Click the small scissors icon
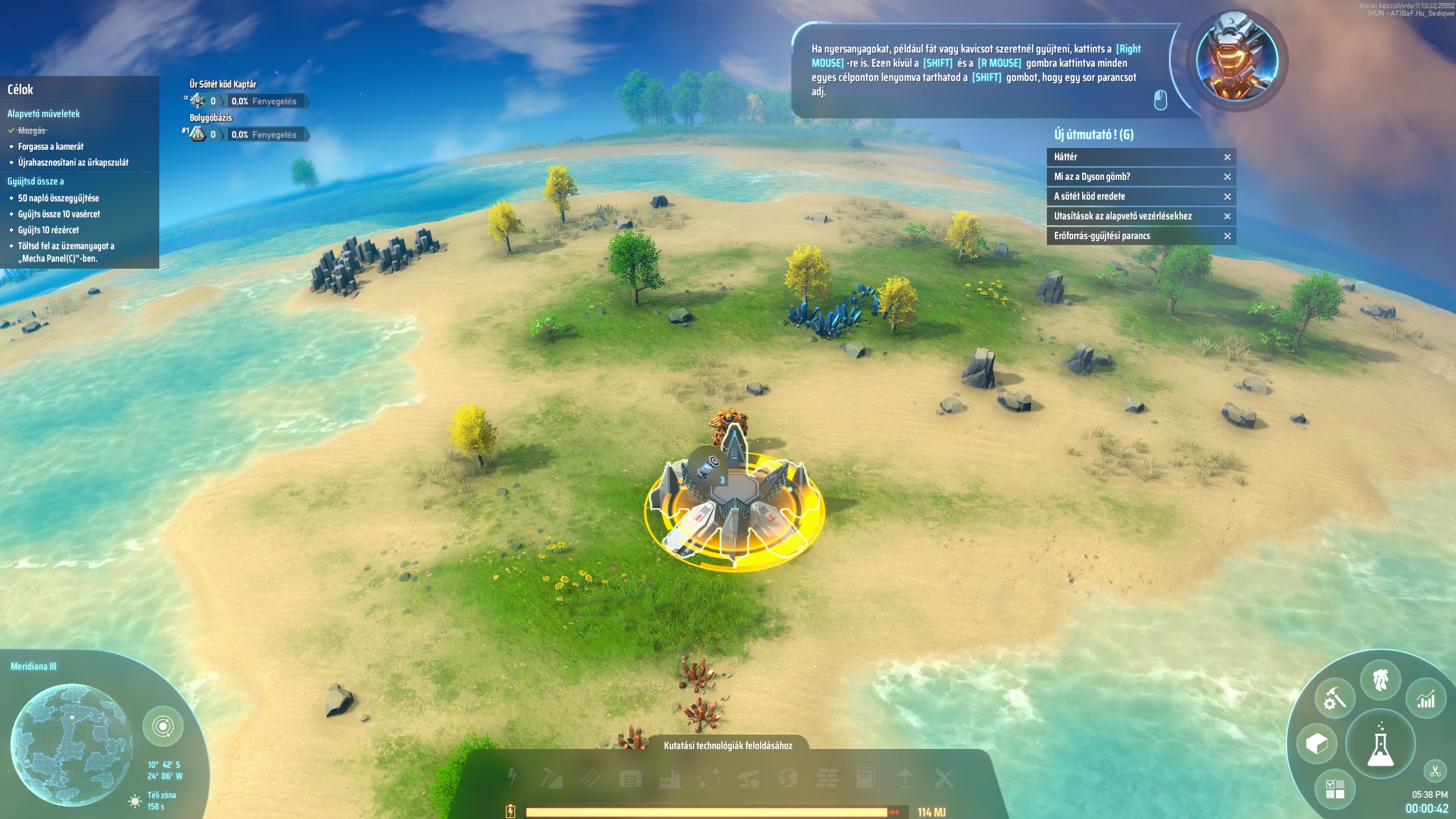This screenshot has width=1456, height=819. coord(1434,772)
